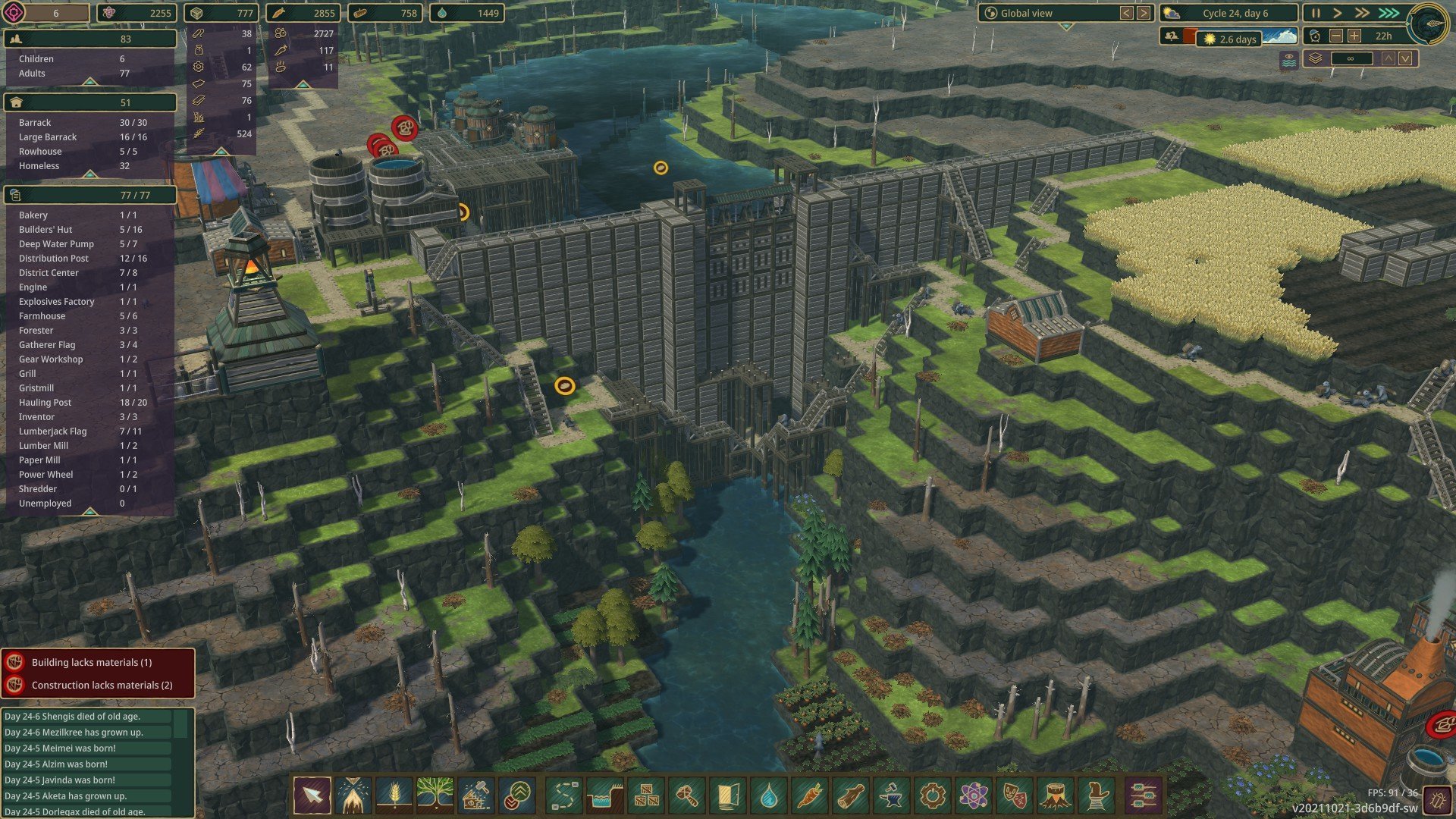The height and width of the screenshot is (819, 1456).
Task: Switch to next district using right arrow
Action: click(1144, 14)
